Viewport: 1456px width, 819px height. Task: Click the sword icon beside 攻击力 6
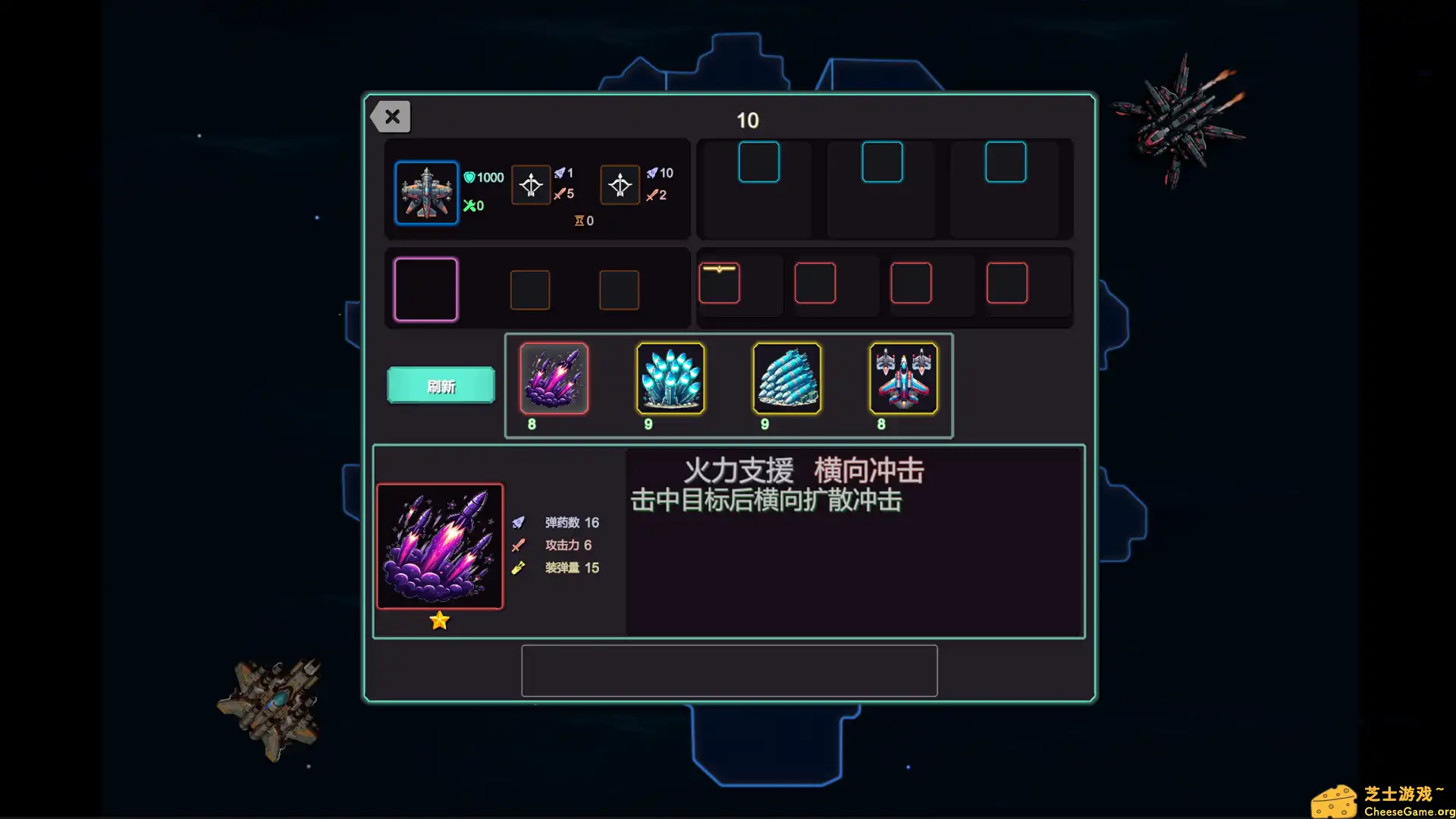[519, 544]
